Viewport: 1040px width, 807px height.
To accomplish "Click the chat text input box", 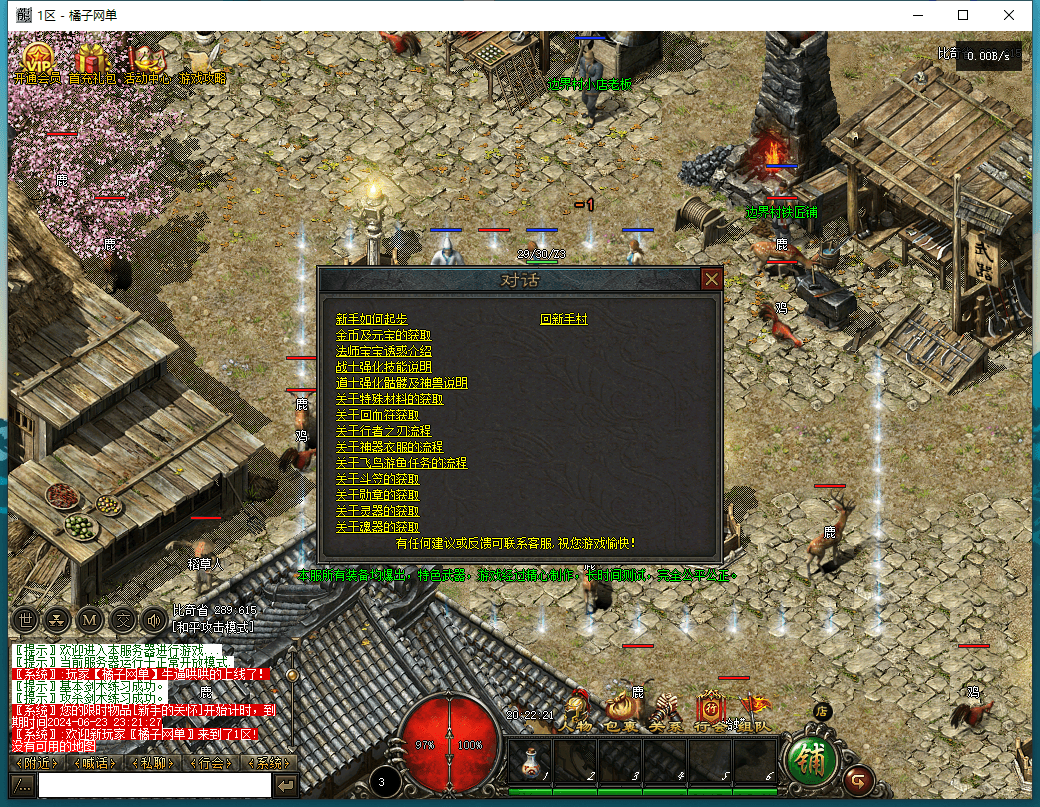I will coord(154,786).
